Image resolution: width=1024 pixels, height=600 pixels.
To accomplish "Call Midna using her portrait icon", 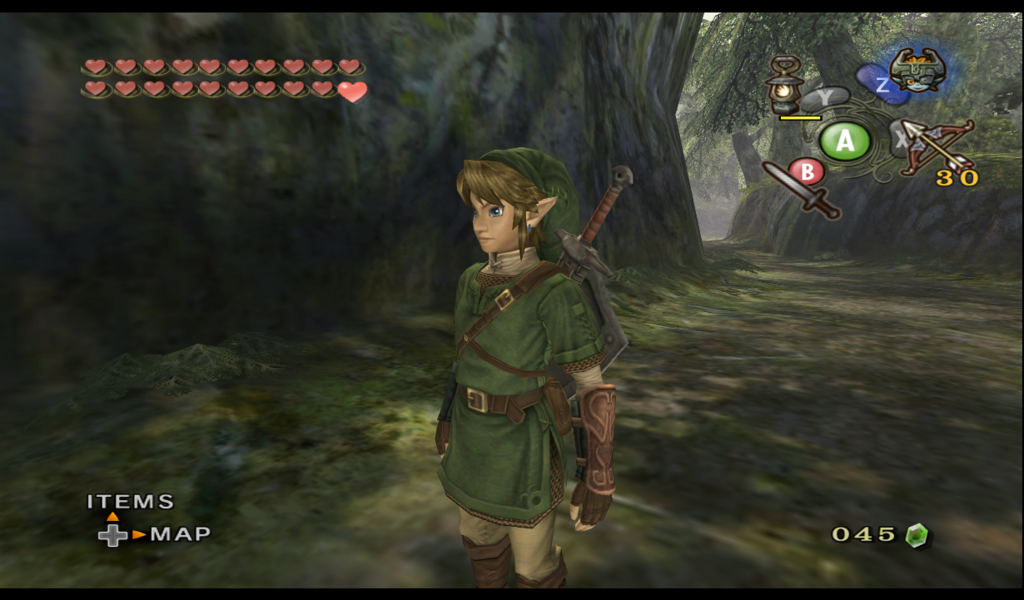I will (x=917, y=69).
